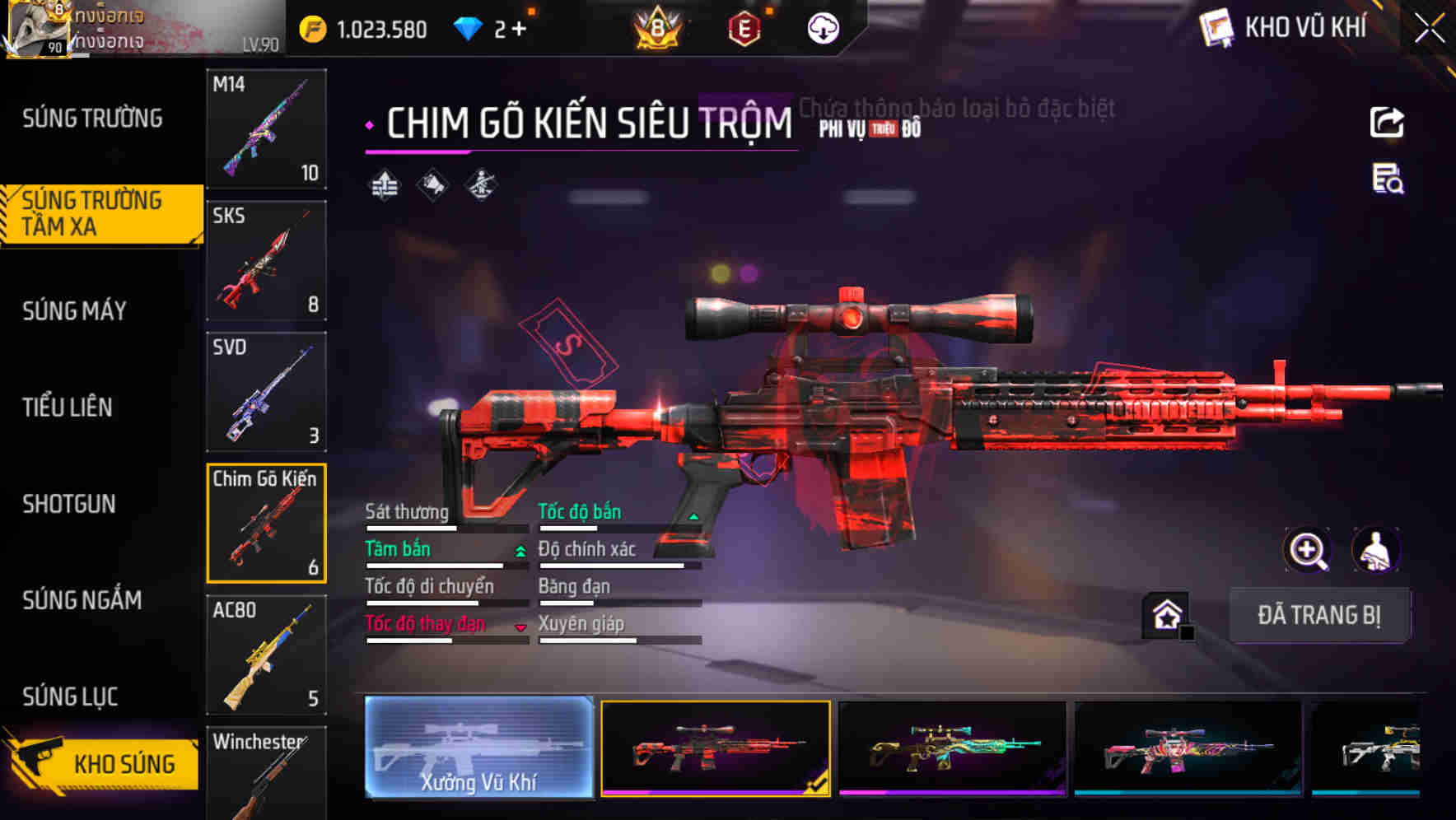Click the diamond currency icon in top bar
Viewport: 1456px width, 820px height.
[x=467, y=27]
